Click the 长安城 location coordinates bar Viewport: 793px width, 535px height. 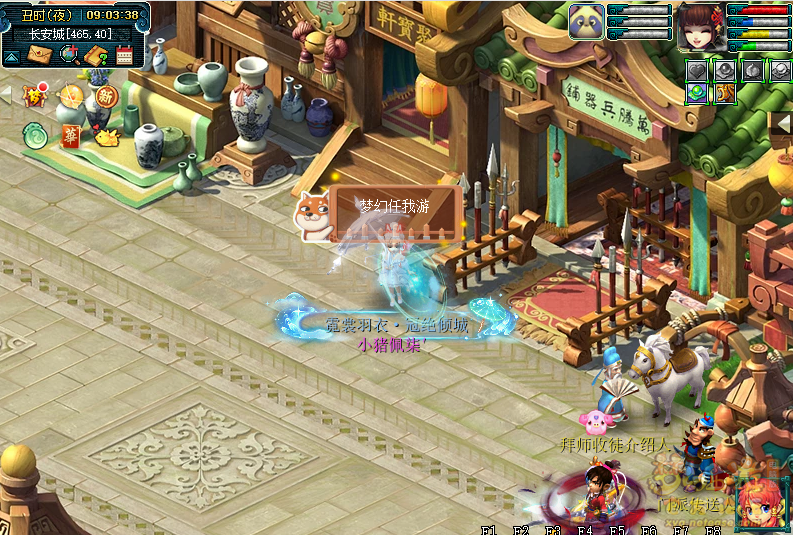tap(70, 33)
